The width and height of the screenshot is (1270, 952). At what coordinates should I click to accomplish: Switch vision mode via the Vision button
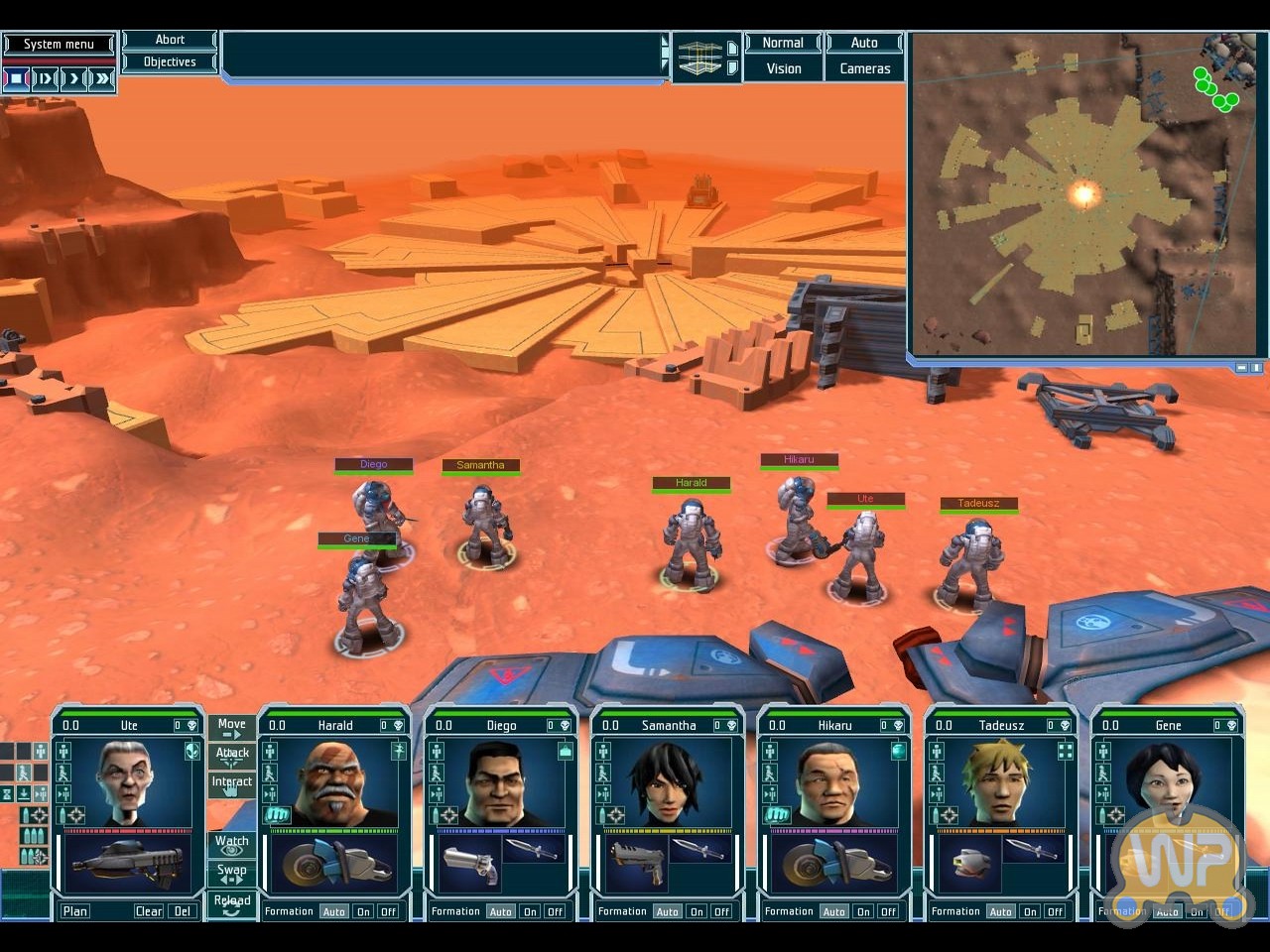[x=784, y=68]
